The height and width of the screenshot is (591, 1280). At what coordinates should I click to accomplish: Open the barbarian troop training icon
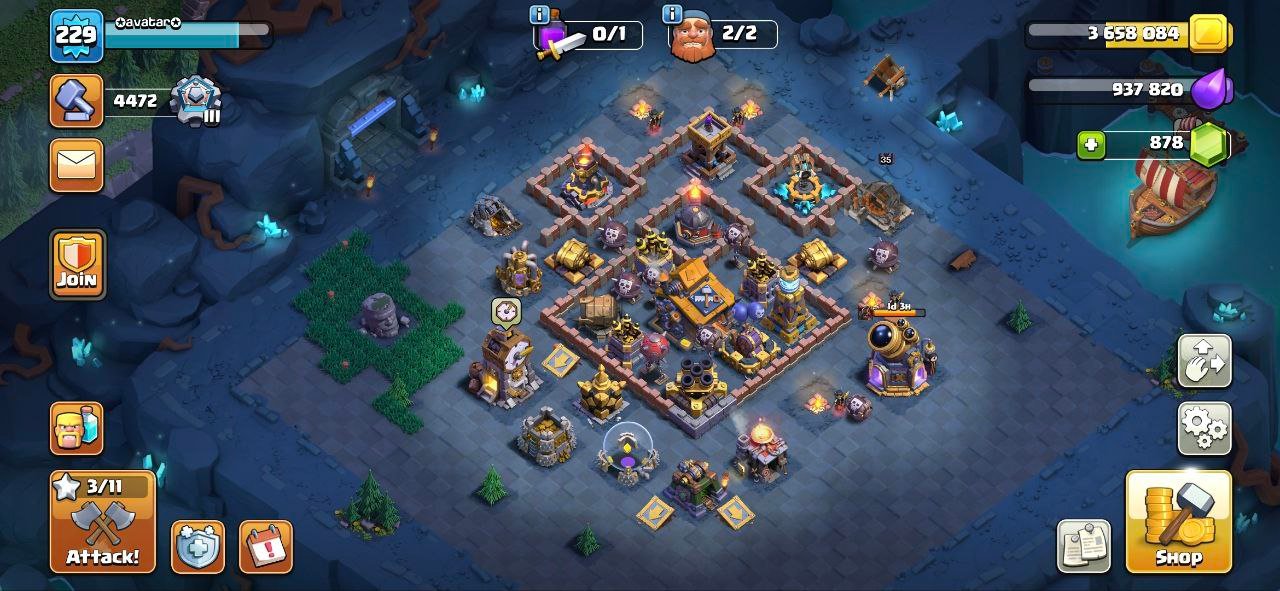point(77,428)
